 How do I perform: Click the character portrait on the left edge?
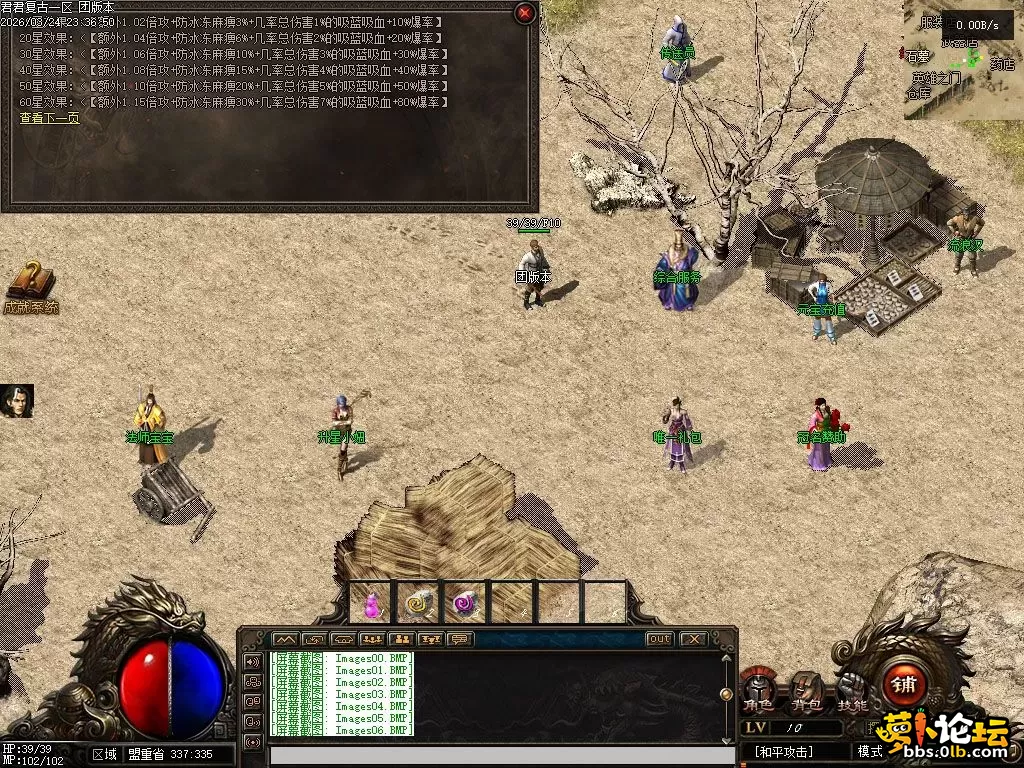17,401
